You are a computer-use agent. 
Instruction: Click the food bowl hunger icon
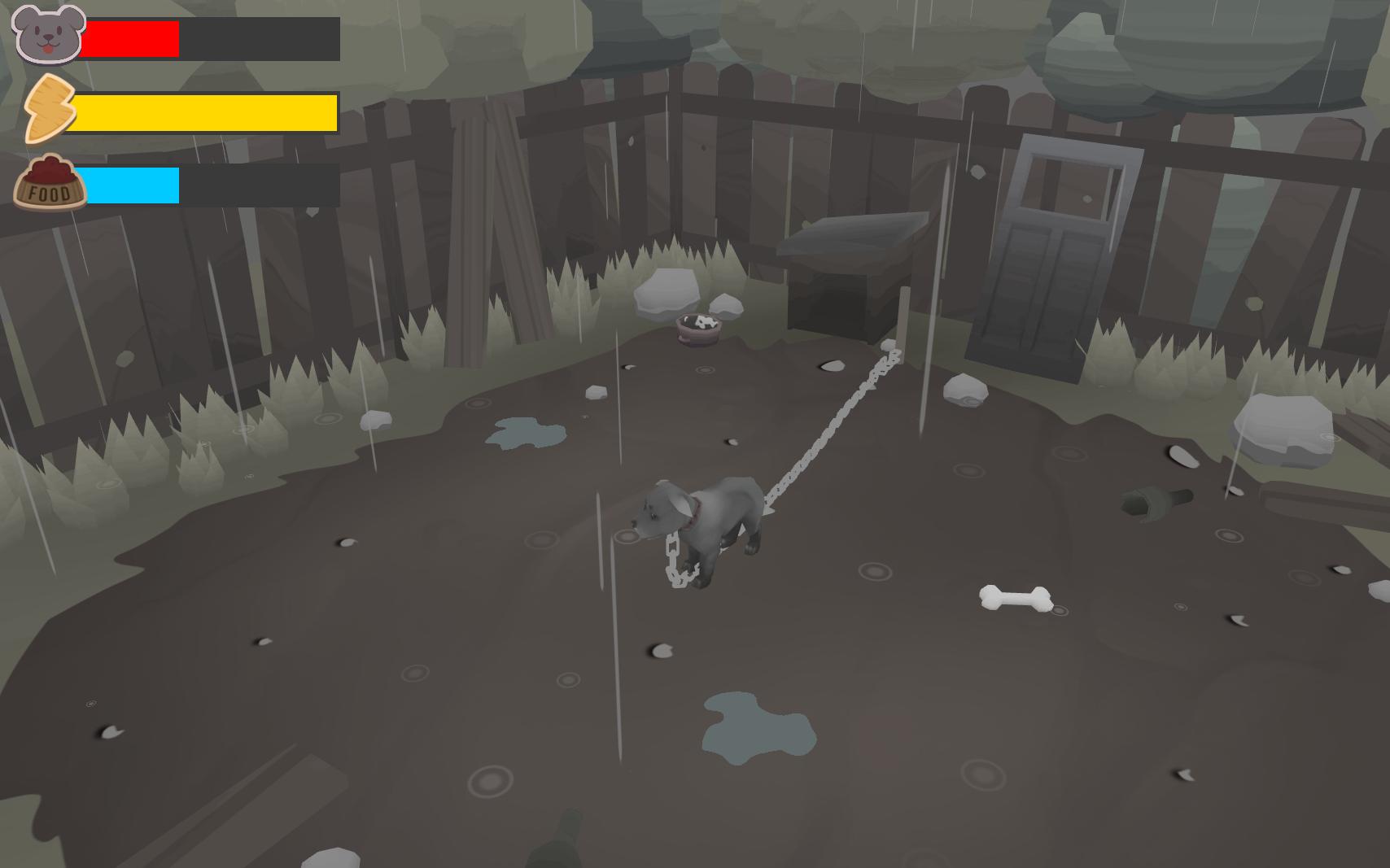pos(50,183)
